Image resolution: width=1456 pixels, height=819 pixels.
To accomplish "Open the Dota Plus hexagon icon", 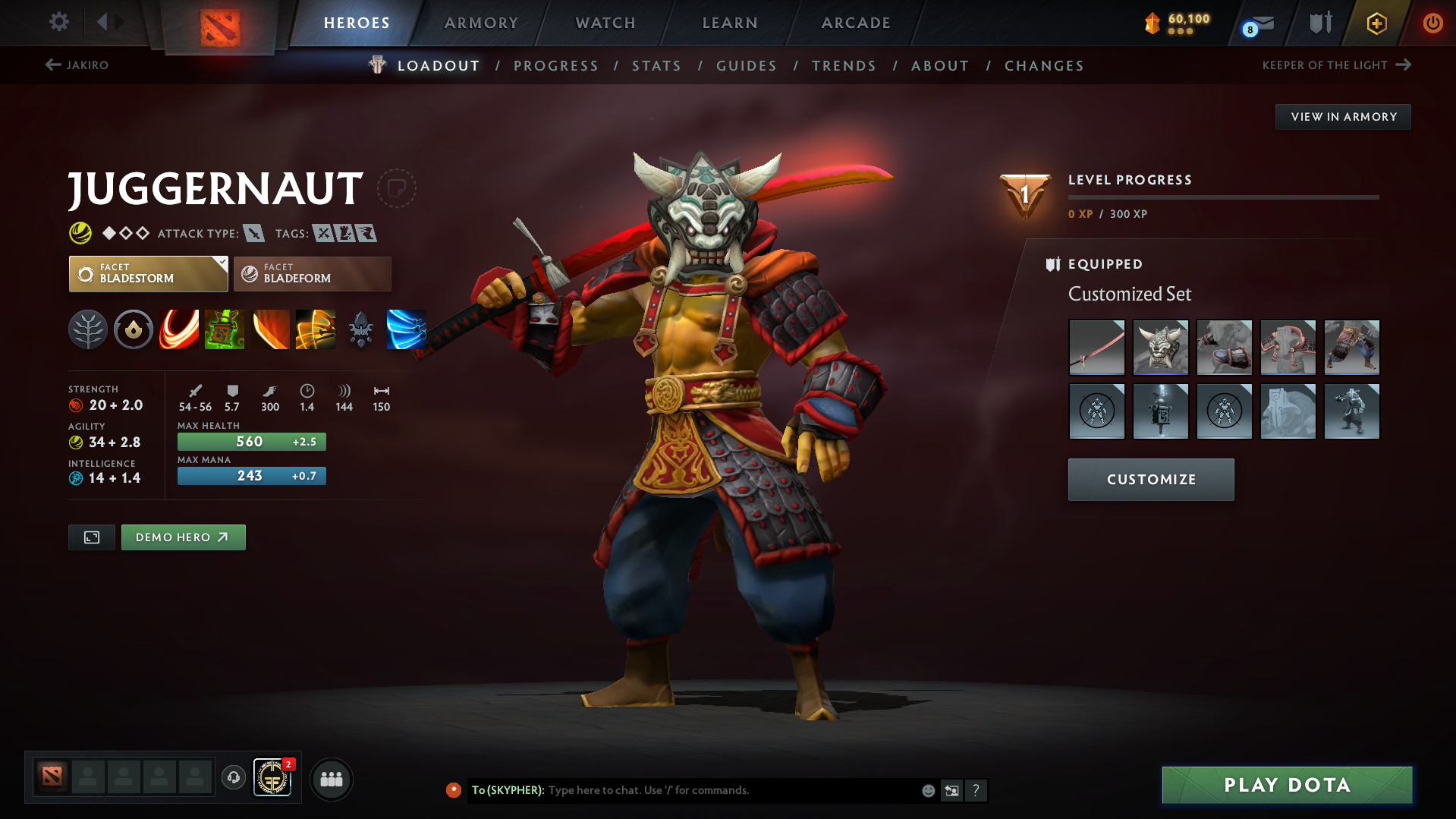I will 1376,23.
